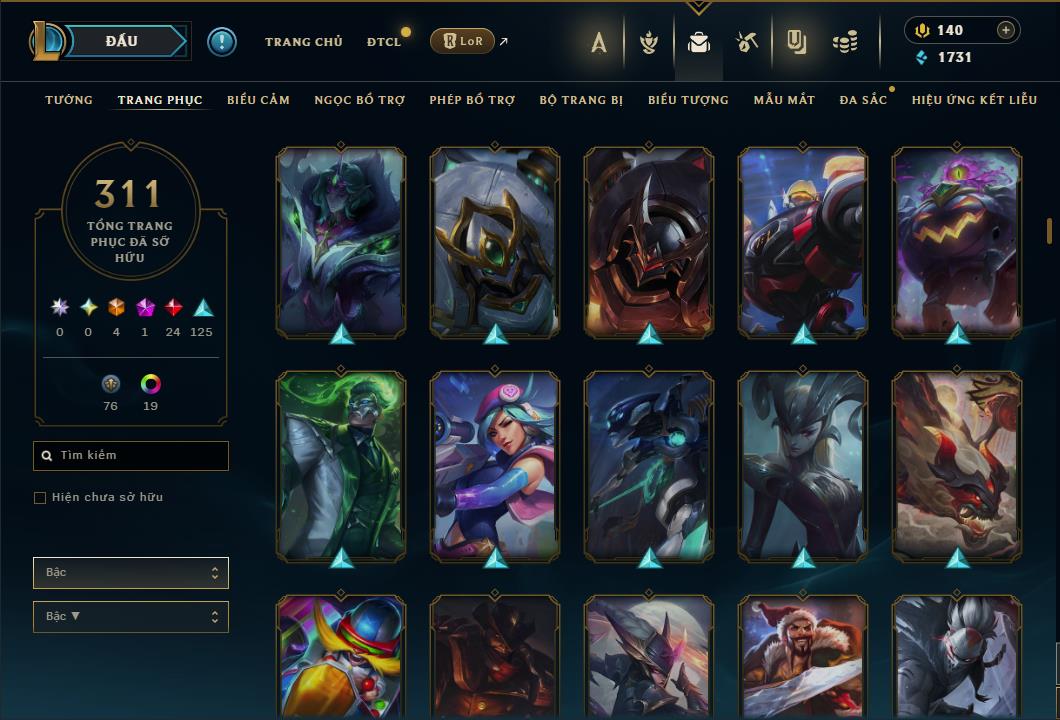Open the NGỌC BỔ TRỢ tab
This screenshot has height=720, width=1060.
point(359,100)
